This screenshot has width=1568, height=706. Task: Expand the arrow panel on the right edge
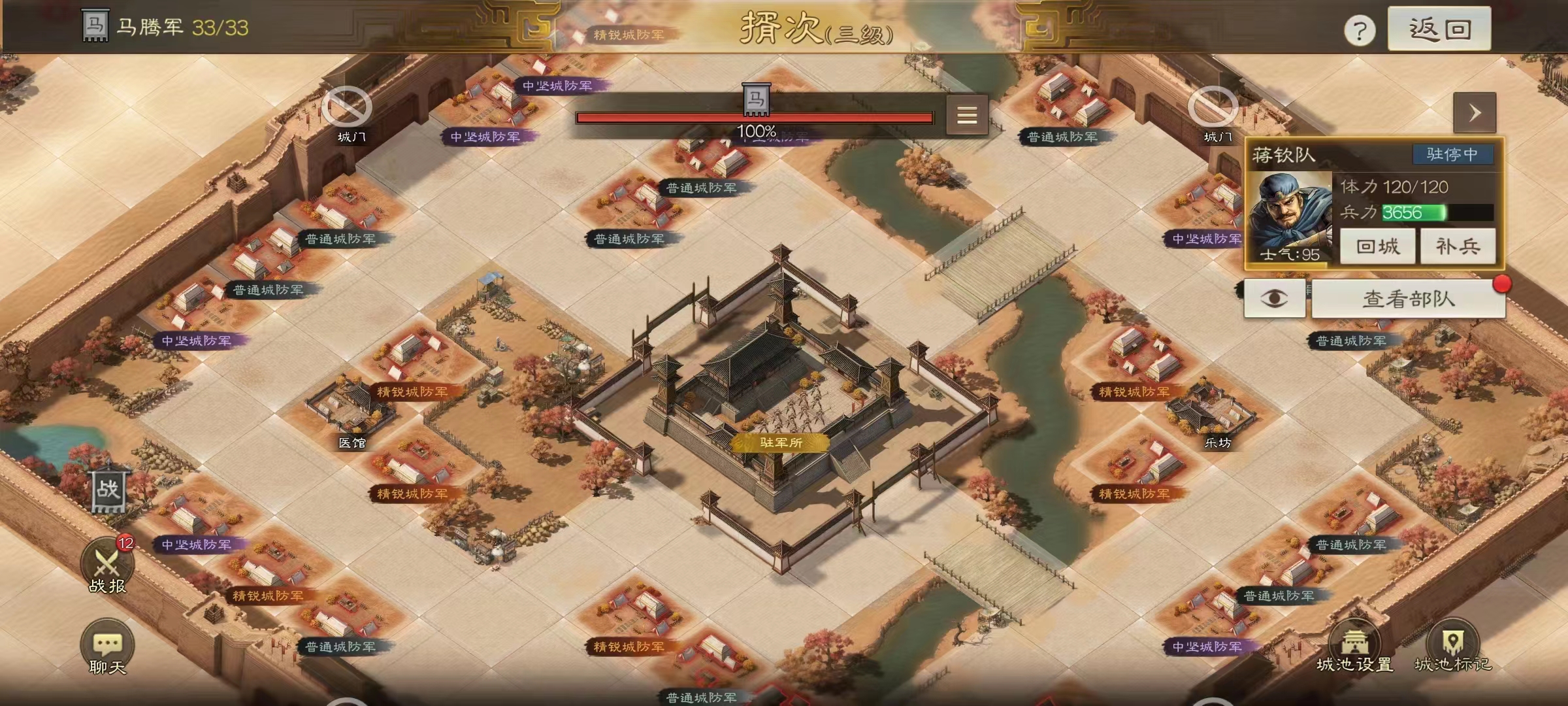1475,112
